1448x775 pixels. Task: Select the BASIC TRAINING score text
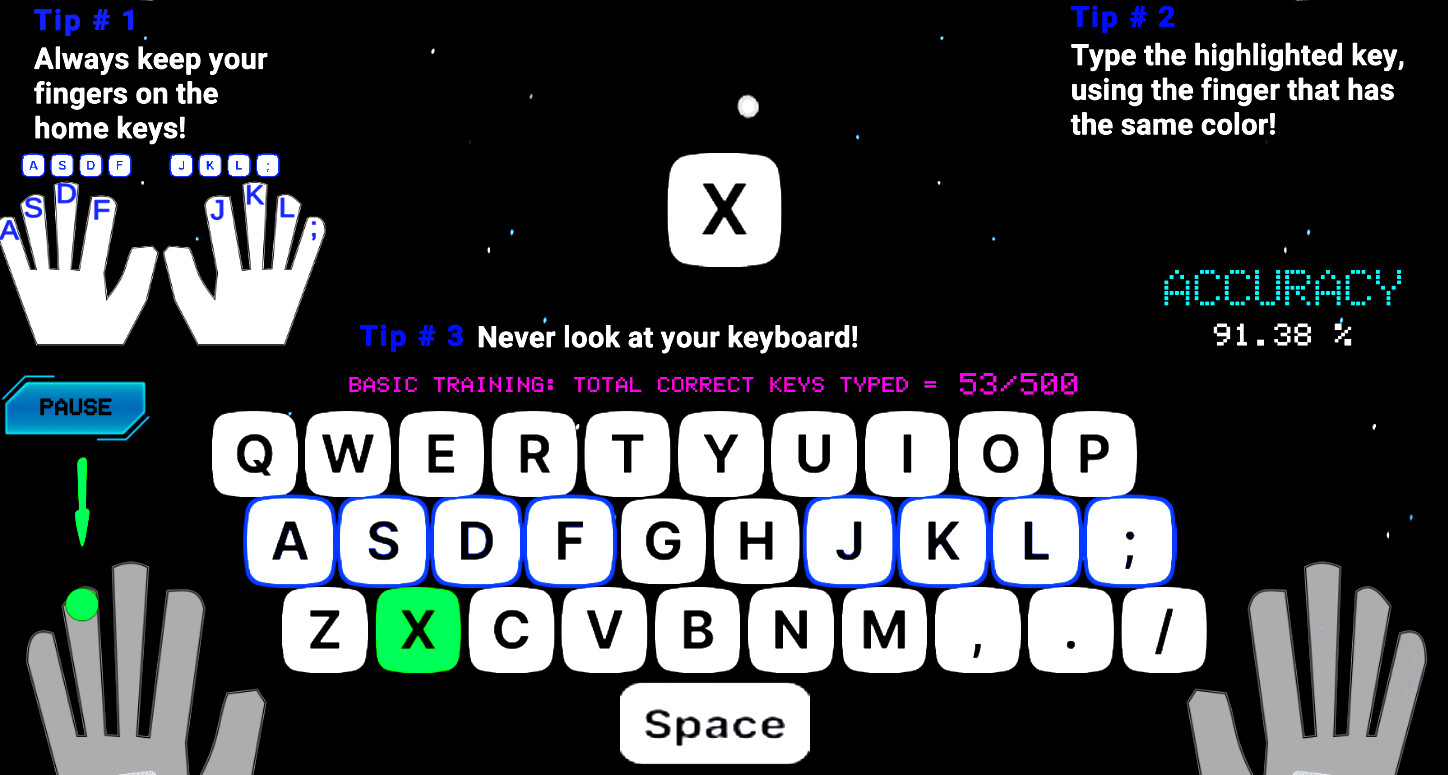click(712, 385)
